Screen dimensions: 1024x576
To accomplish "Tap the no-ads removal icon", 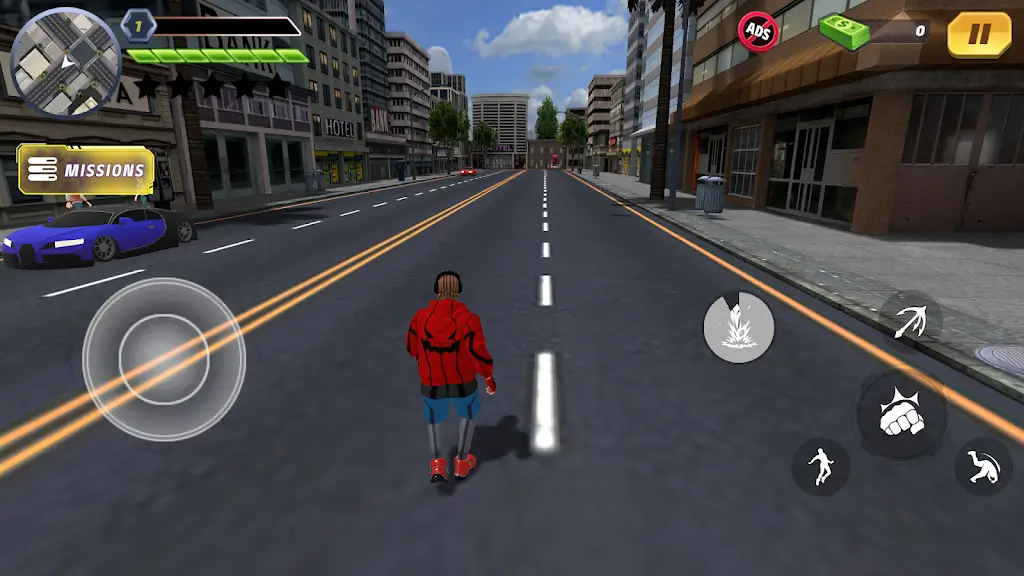I will [757, 31].
